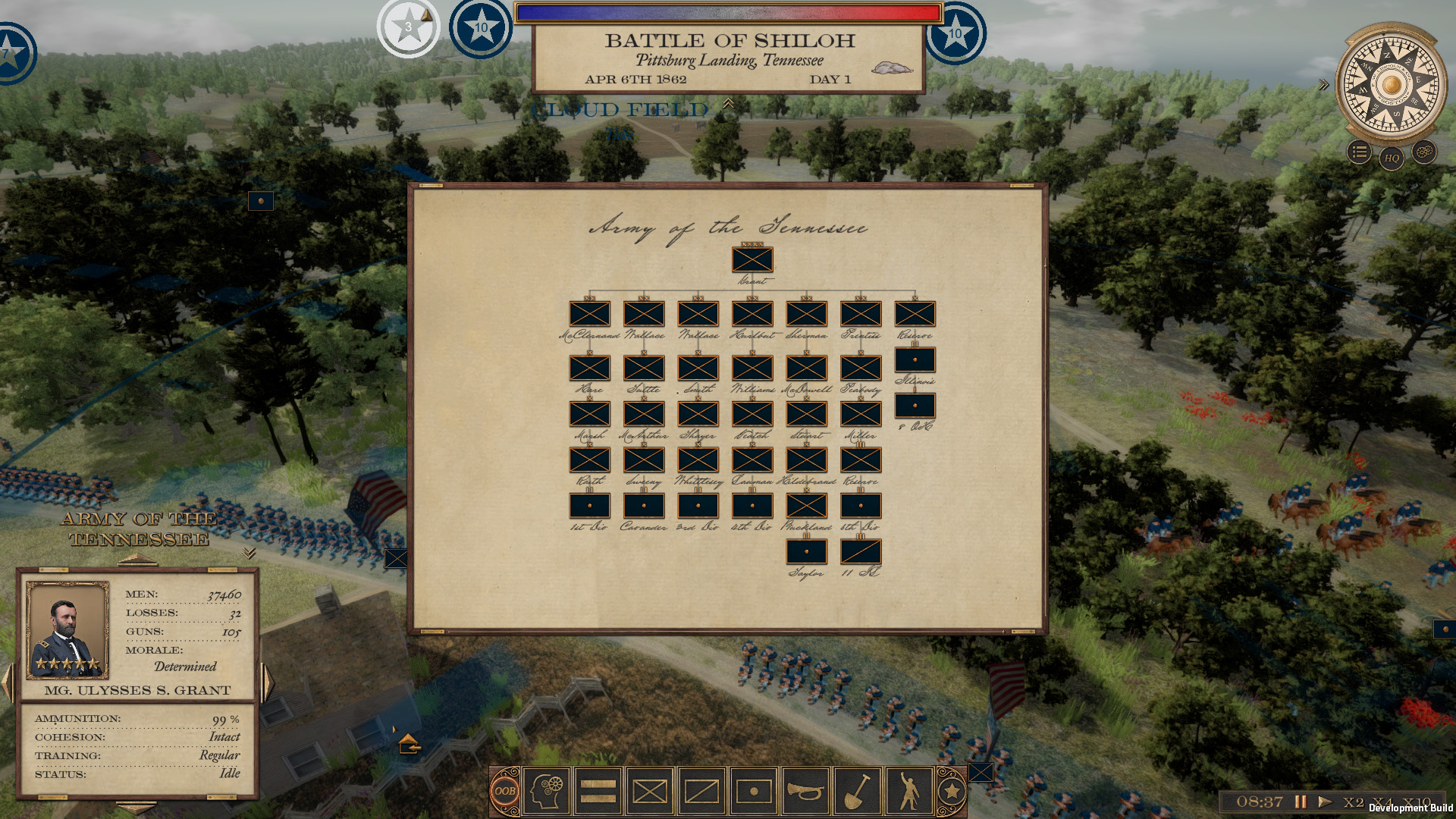Select Sherman's division in the OOB chart
This screenshot has height=819, width=1456.
tap(805, 313)
